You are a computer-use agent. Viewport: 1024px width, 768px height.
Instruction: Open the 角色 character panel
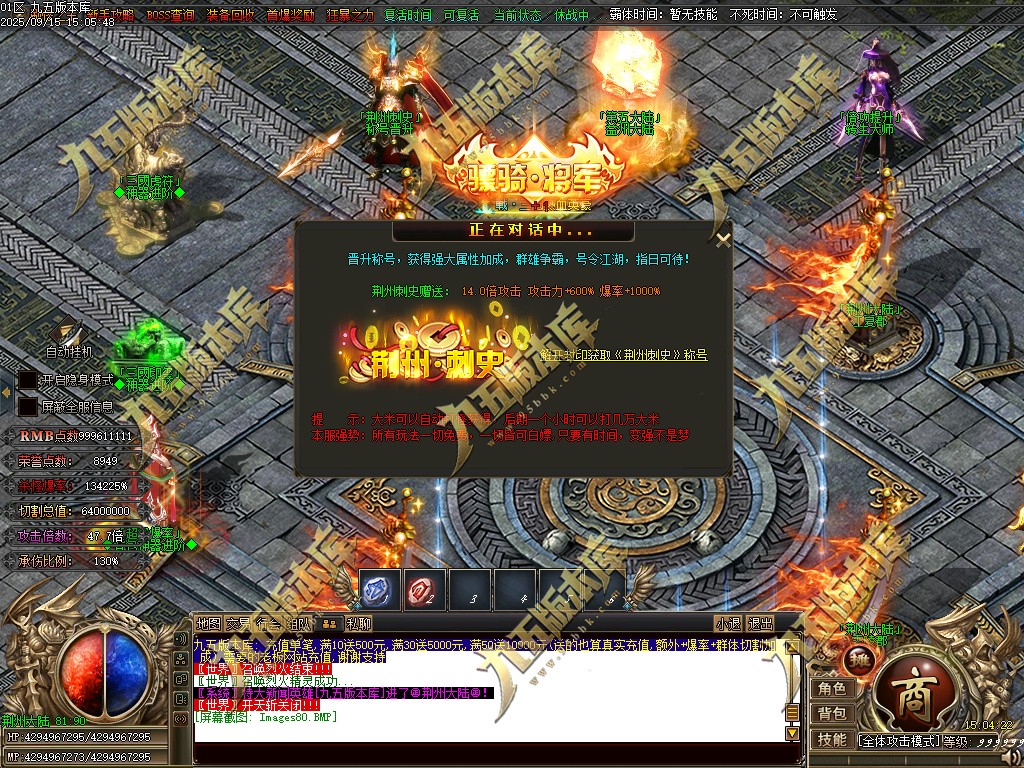coord(832,689)
